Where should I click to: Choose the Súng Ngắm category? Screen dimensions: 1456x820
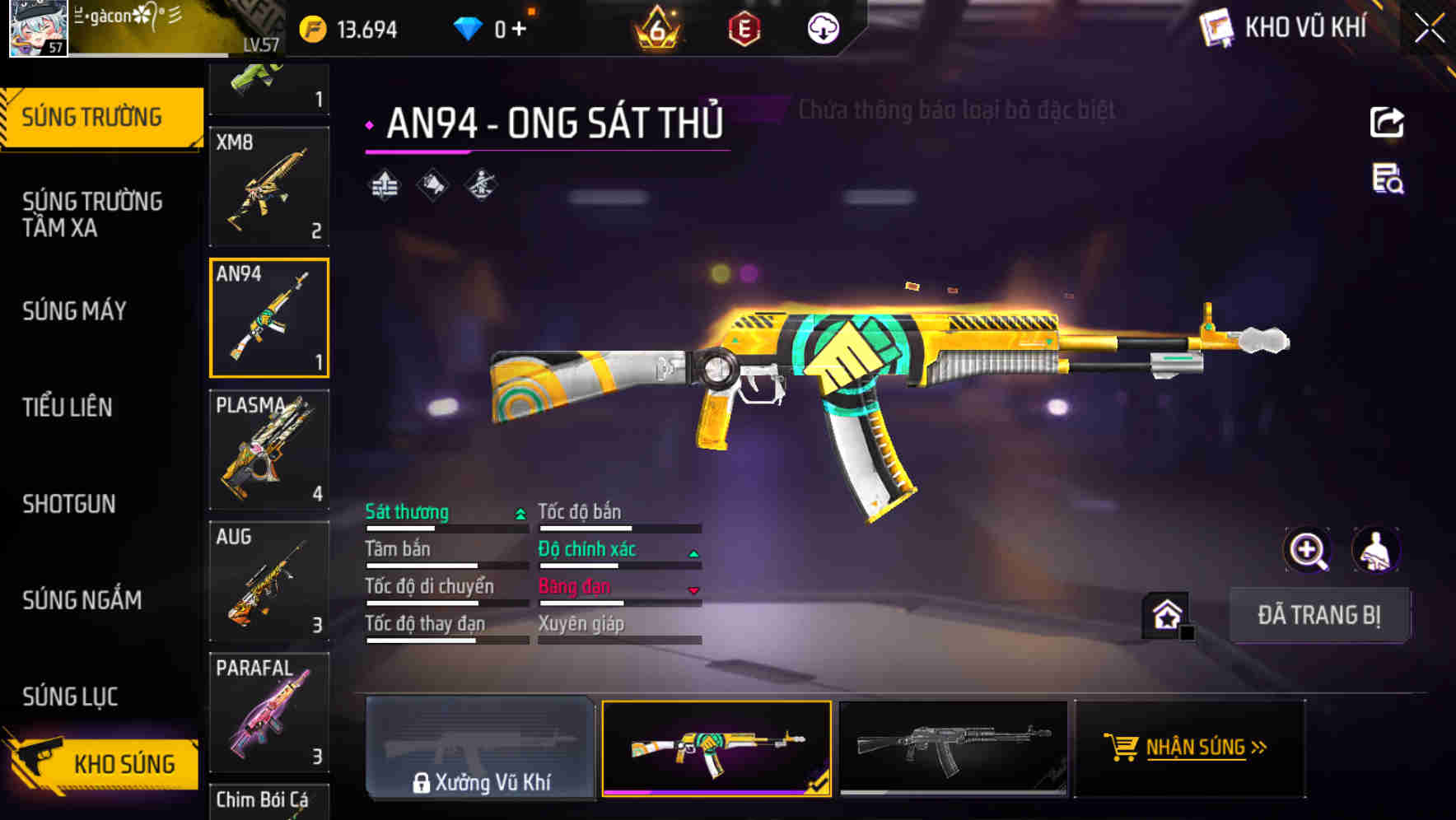click(82, 599)
